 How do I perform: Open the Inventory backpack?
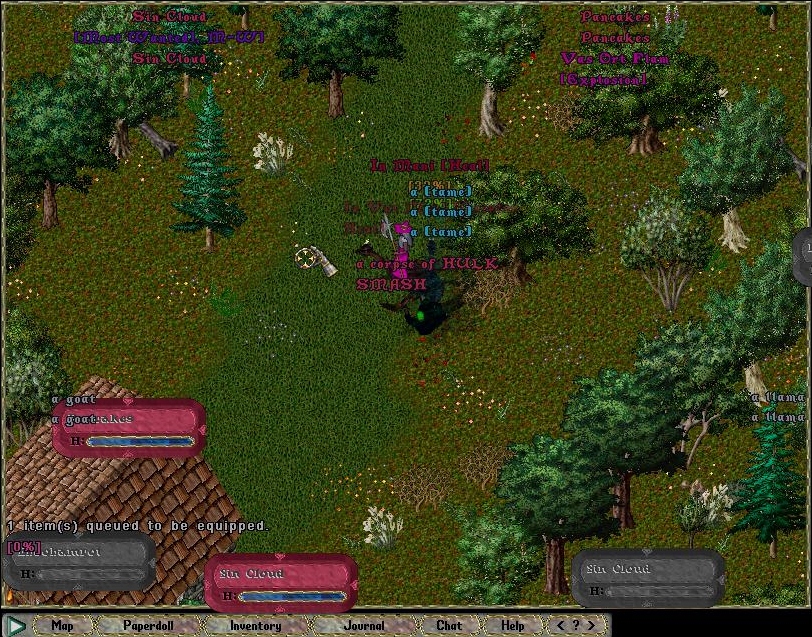(255, 626)
